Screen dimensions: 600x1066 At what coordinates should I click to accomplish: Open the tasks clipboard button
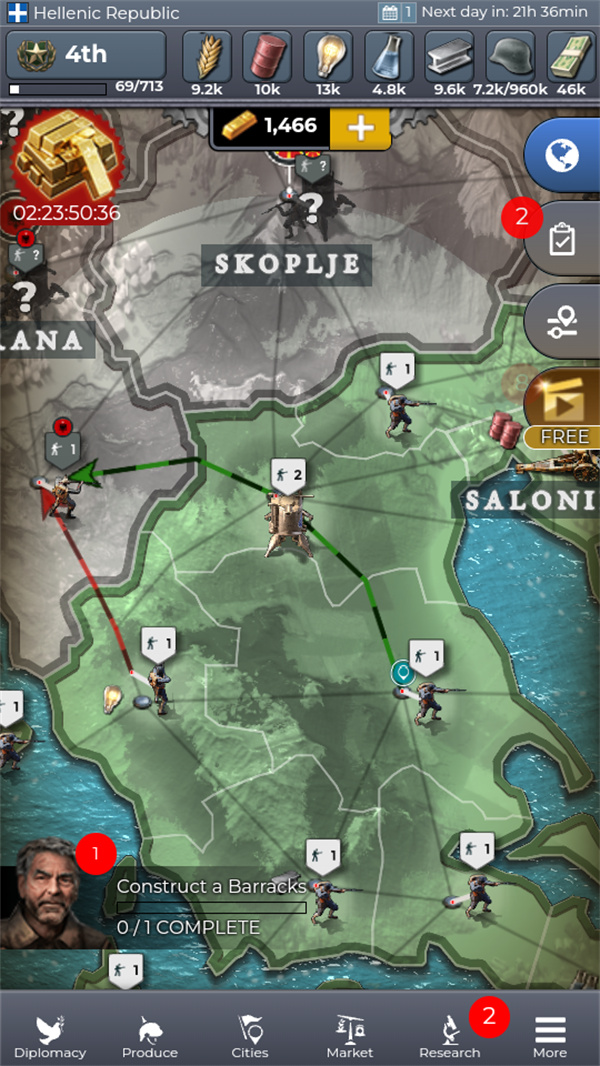[562, 240]
